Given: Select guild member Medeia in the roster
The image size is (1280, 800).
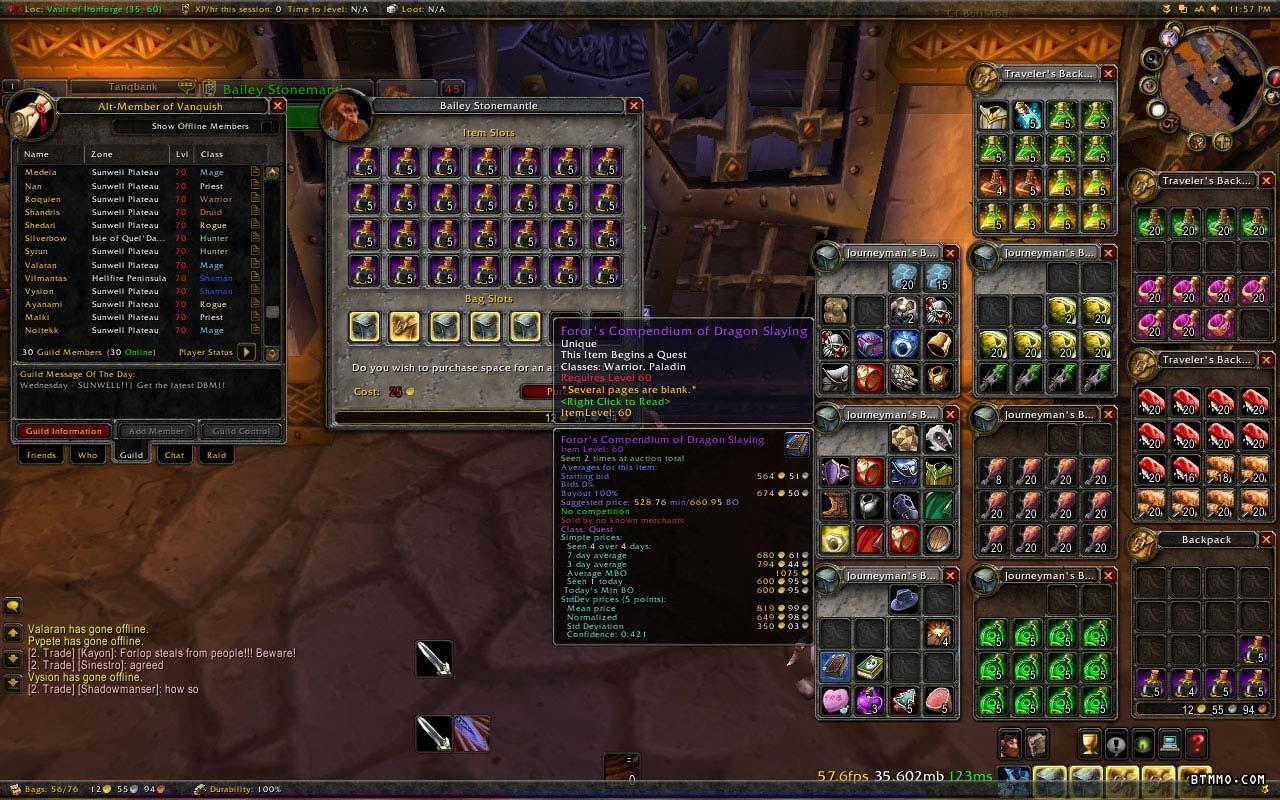Looking at the screenshot, I should click(x=41, y=172).
